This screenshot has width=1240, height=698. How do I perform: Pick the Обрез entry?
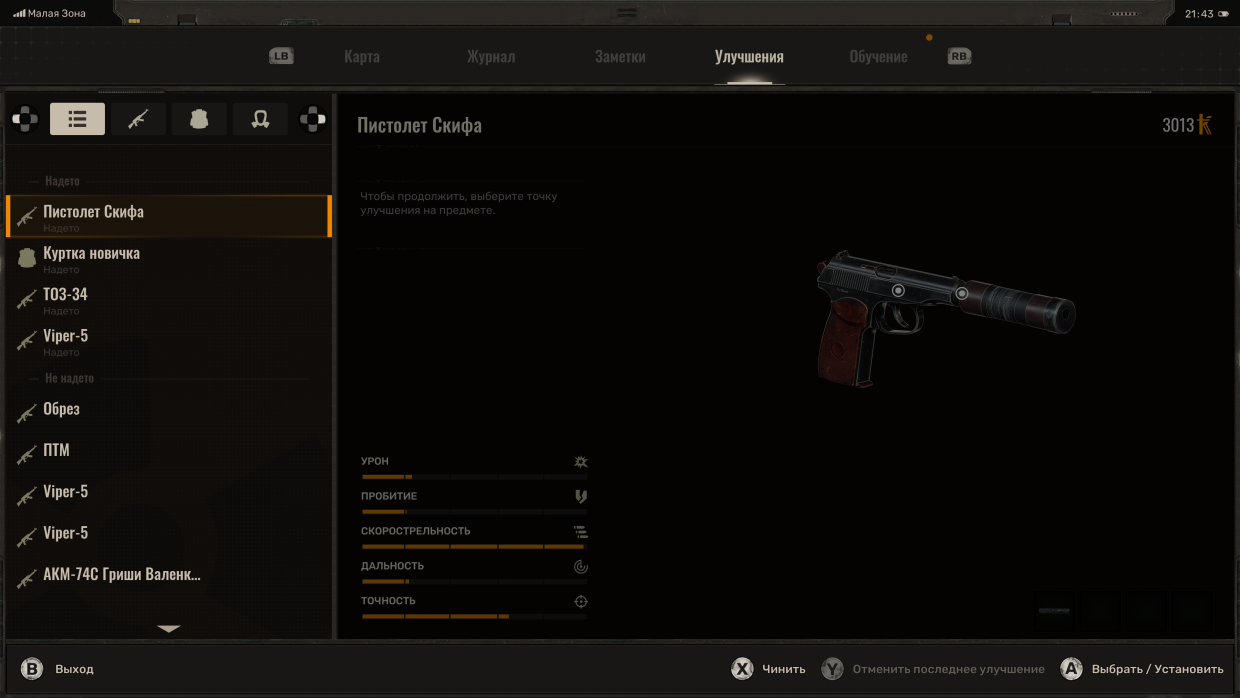coord(168,410)
